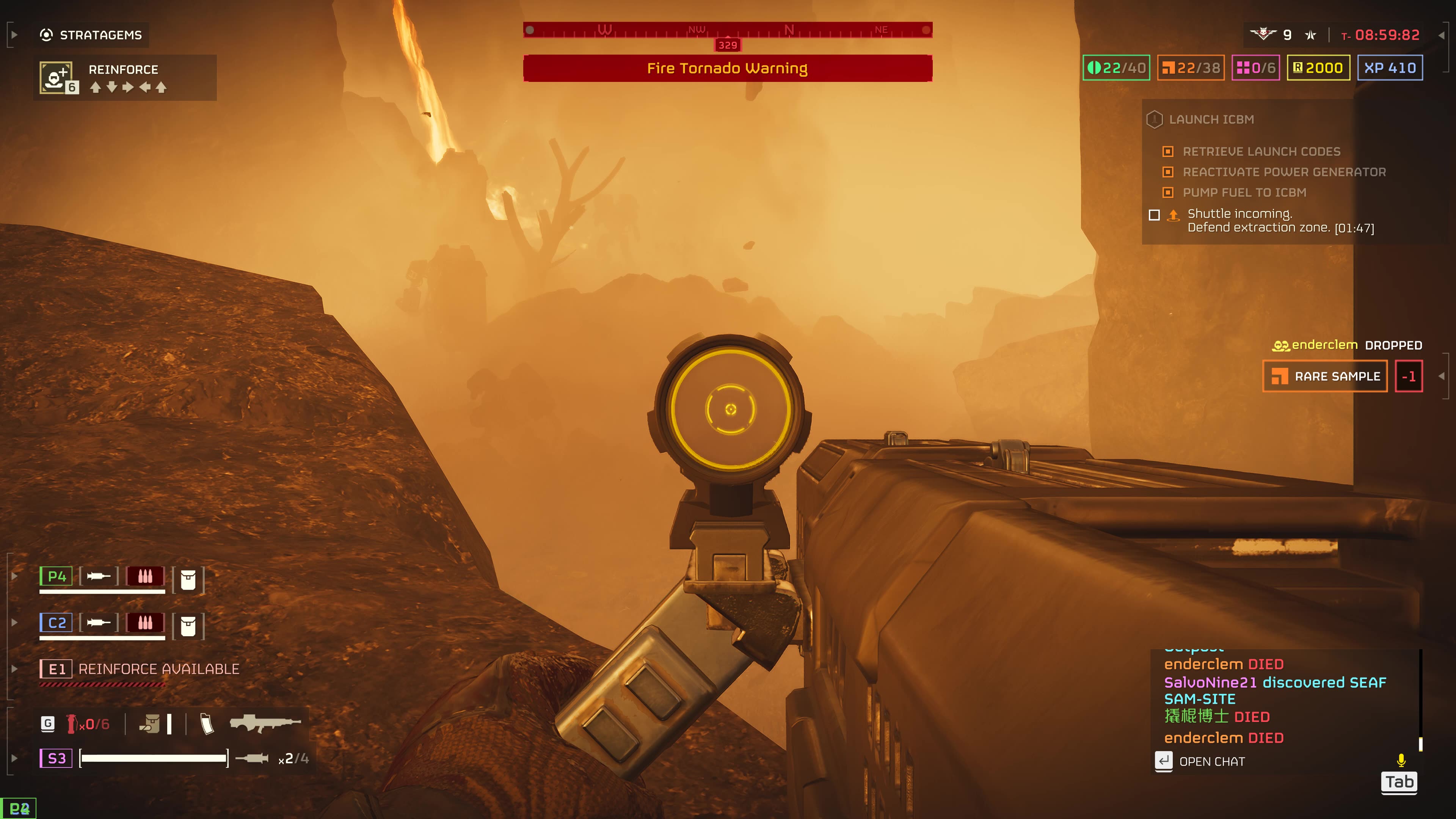
Task: Toggle the Retrieve Launch Codes objective marker
Action: 1168,152
